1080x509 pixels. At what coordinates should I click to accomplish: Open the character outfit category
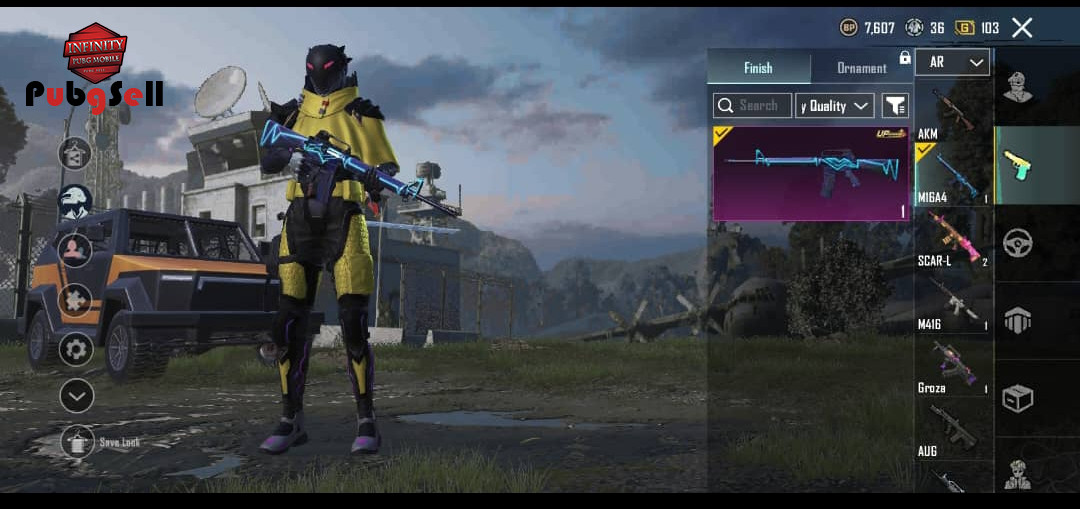1017,88
